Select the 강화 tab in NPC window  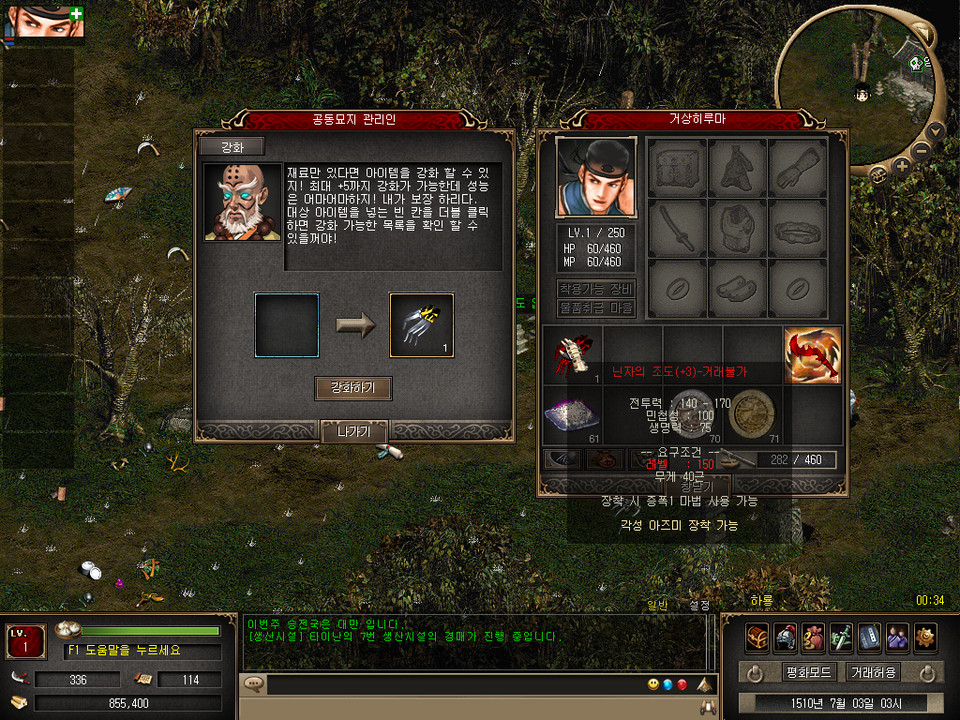[230, 147]
